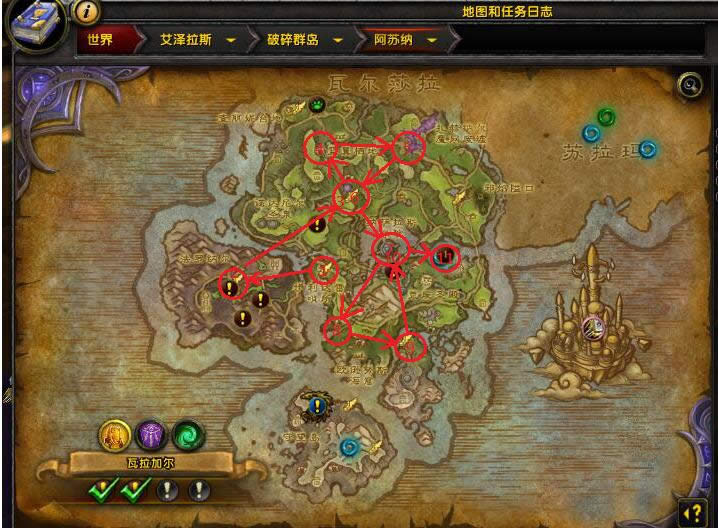Screen dimensions: 718x528
Task: Select the green swirl marker in 苏拉玛
Action: click(x=605, y=118)
